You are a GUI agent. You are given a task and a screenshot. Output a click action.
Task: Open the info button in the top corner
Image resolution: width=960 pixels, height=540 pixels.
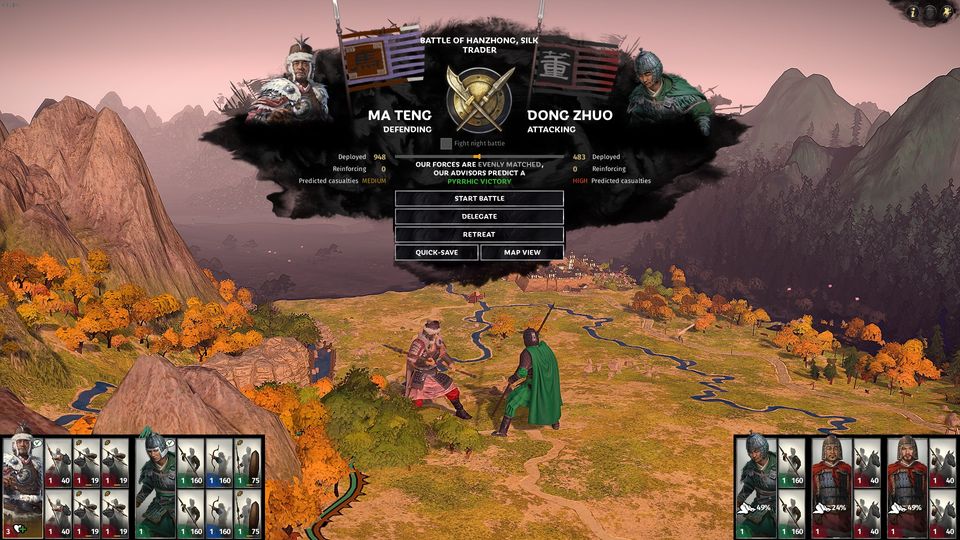click(x=913, y=12)
